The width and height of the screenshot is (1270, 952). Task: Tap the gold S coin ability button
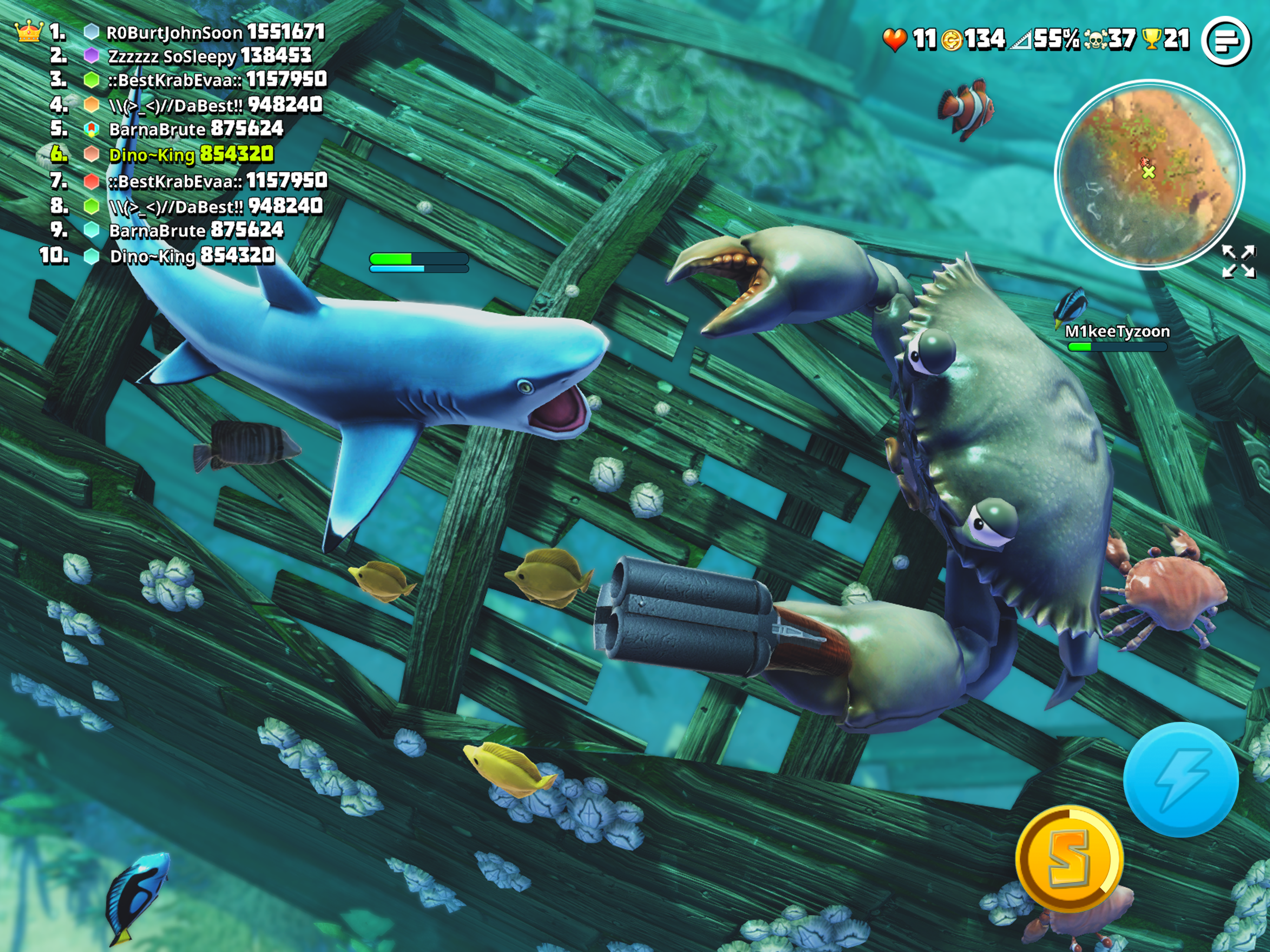pyautogui.click(x=1068, y=859)
